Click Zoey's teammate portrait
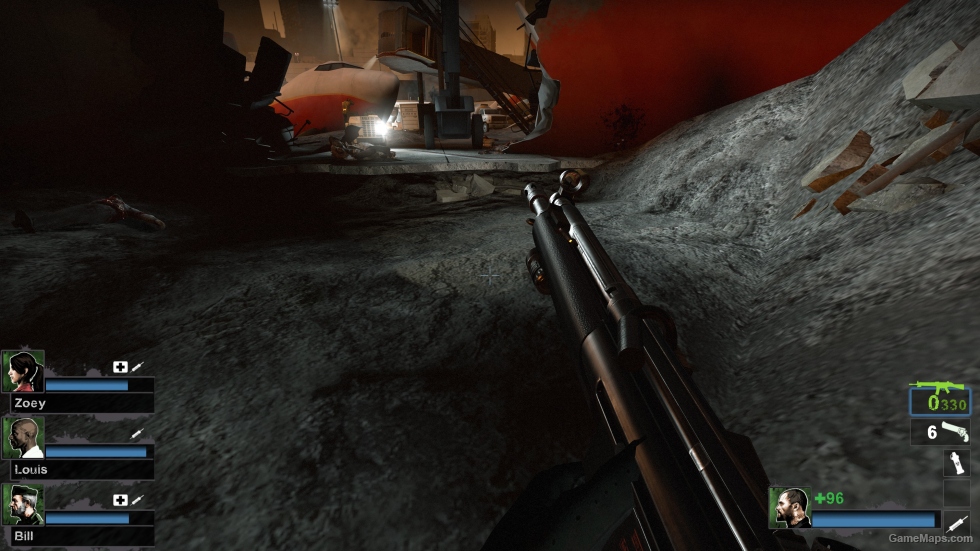Screen dimensions: 980x551 coord(22,371)
